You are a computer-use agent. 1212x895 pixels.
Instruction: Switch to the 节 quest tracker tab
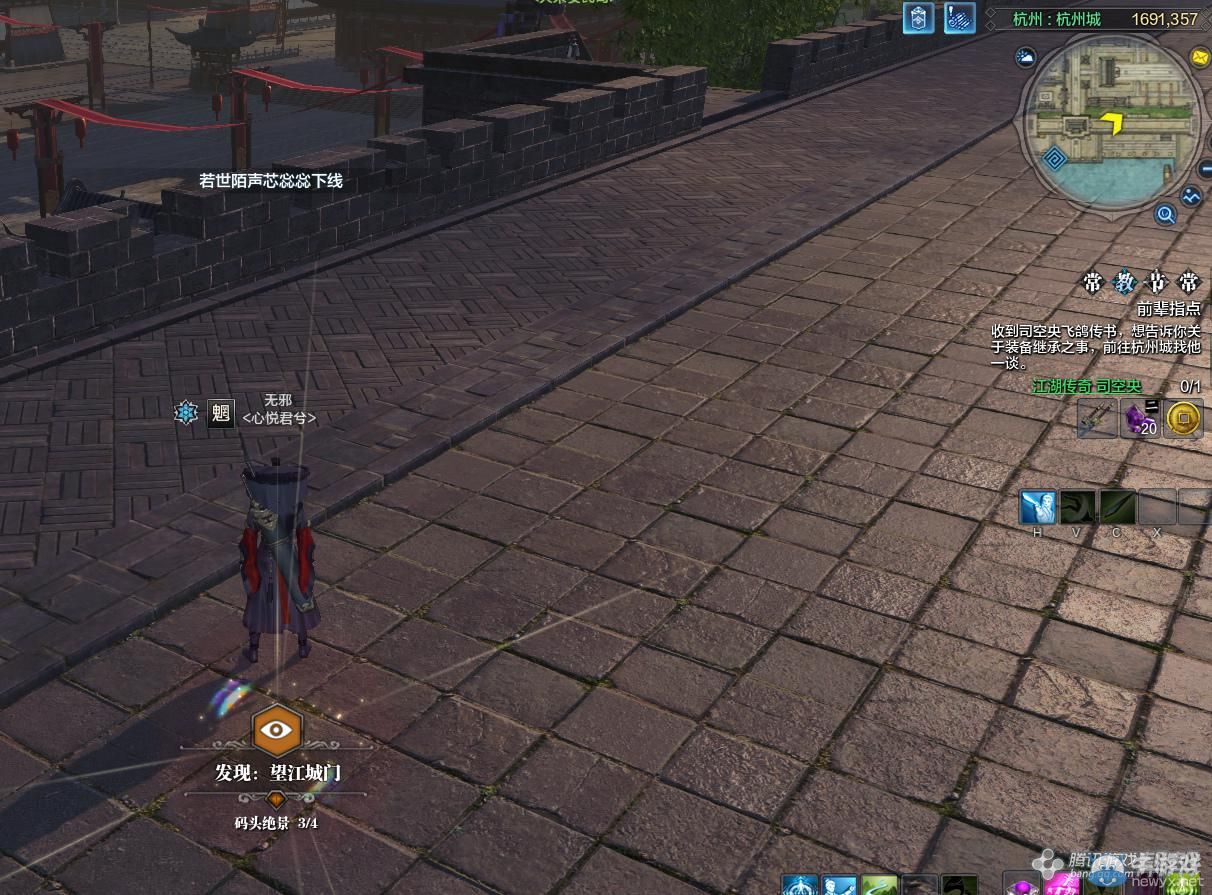1156,282
